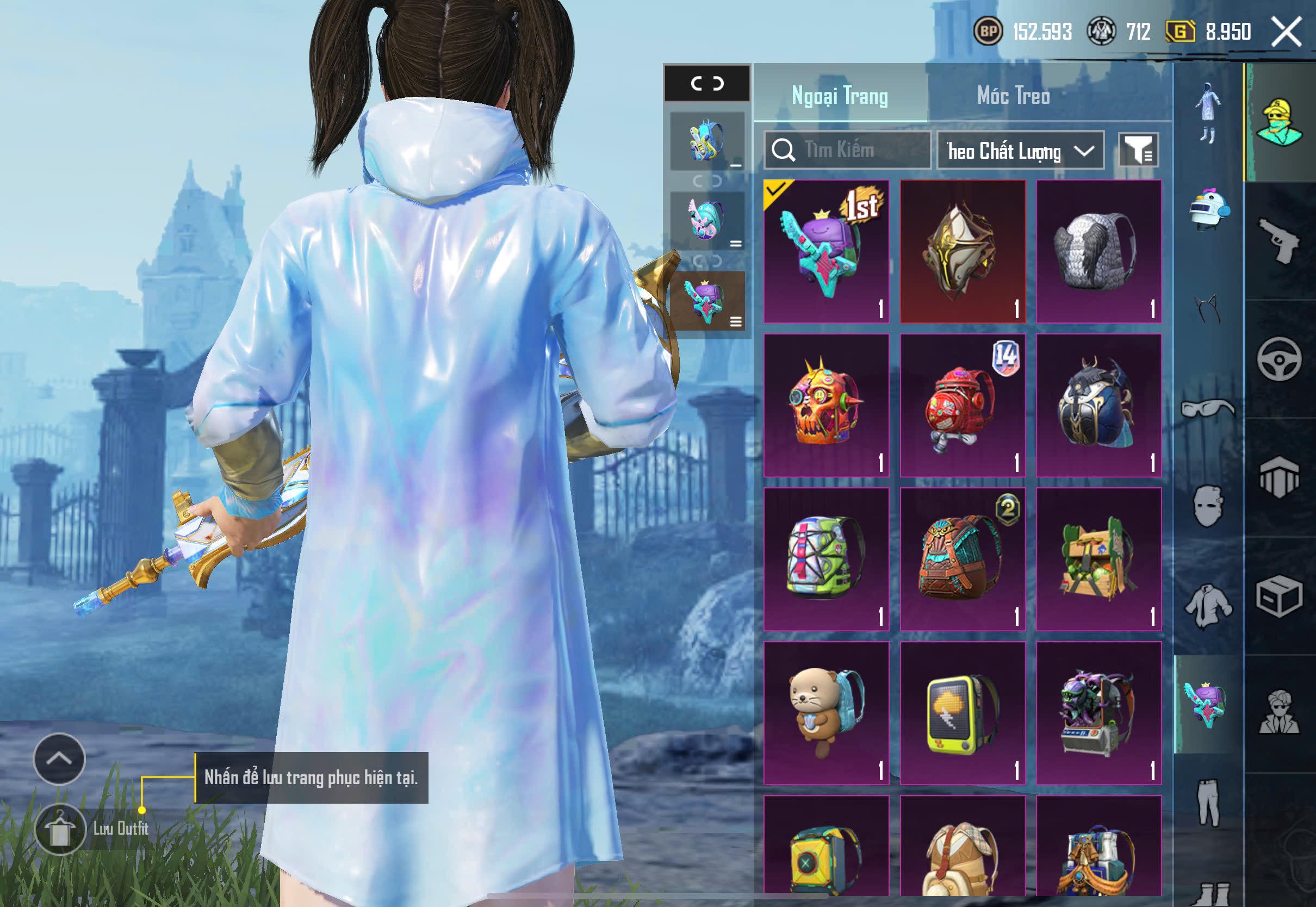This screenshot has width=1316, height=907.
Task: Open the filter funnel button
Action: point(1138,150)
